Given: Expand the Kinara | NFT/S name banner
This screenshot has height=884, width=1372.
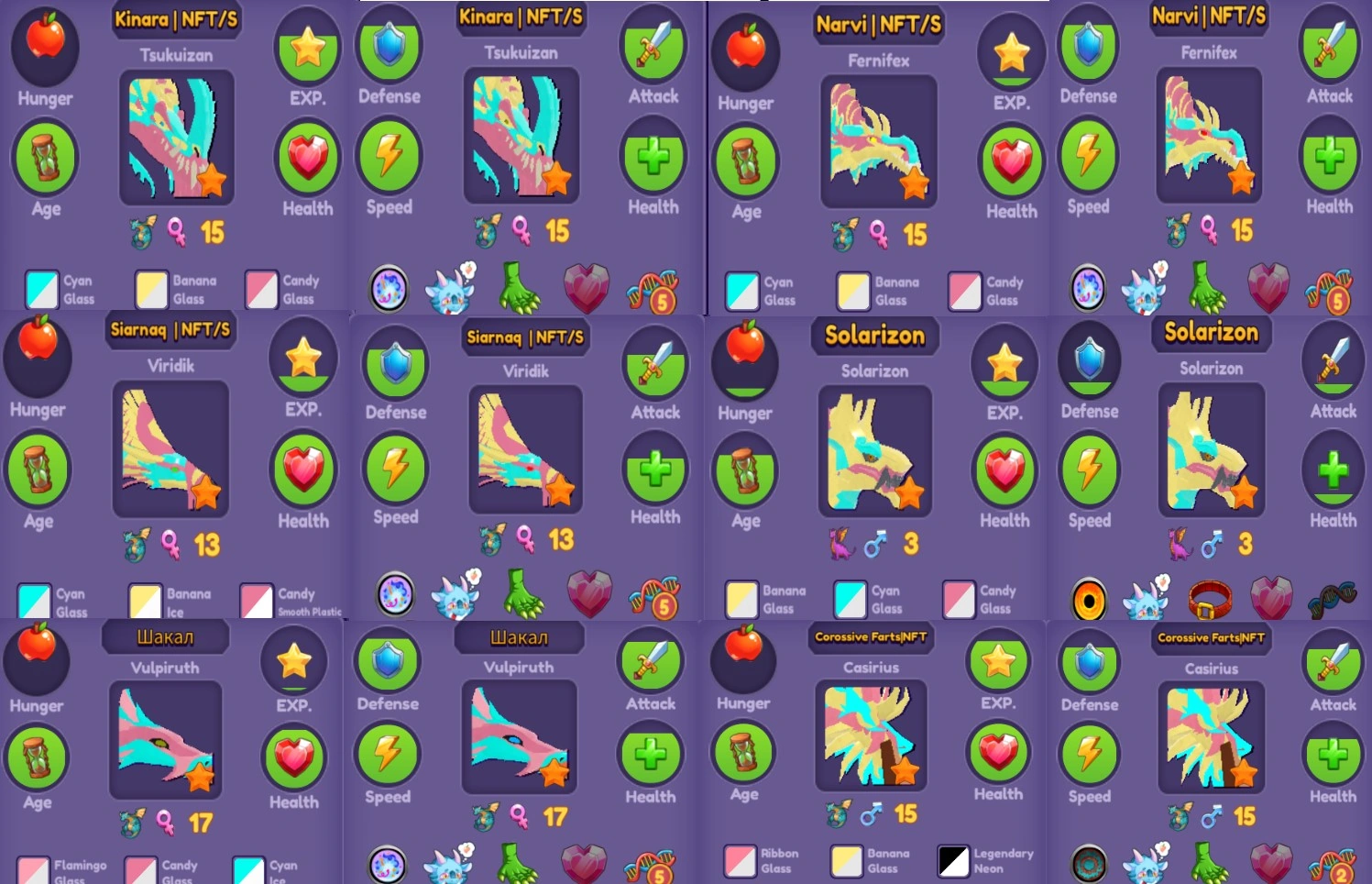Looking at the screenshot, I should coord(175,19).
